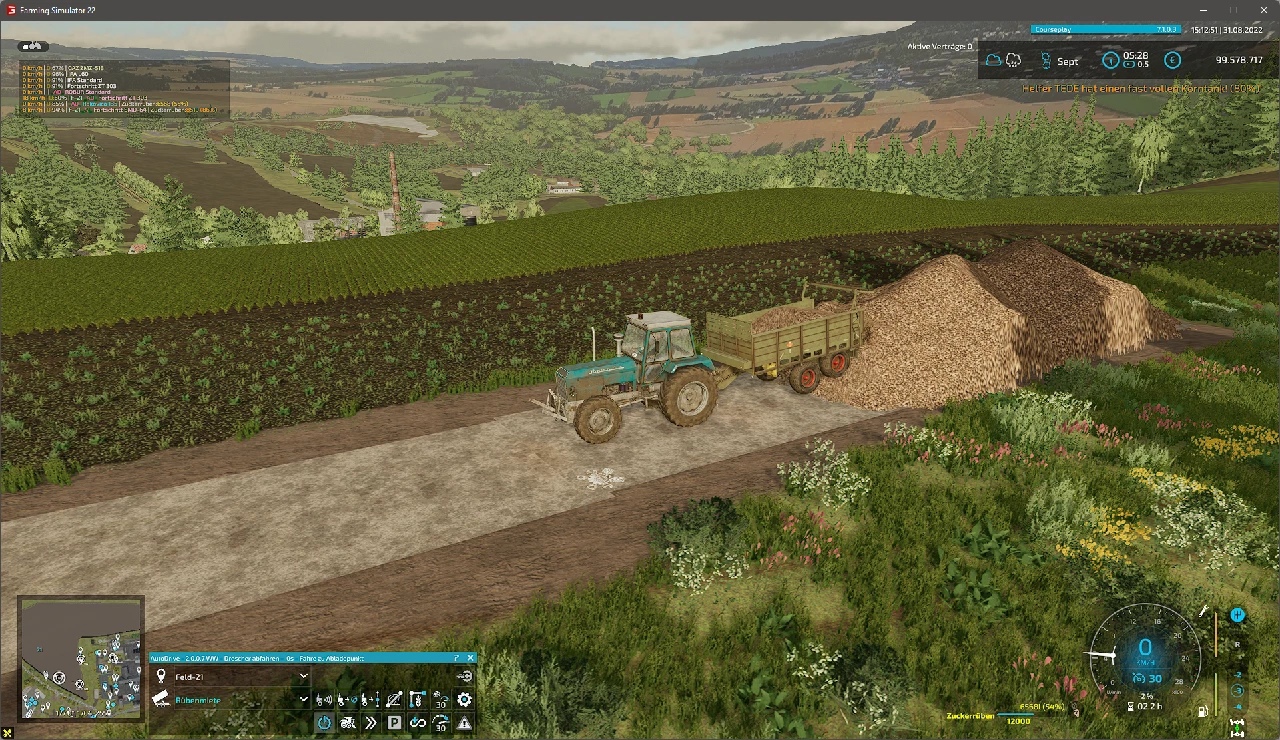Viewport: 1280px width, 740px height.
Task: Click the double-arrow continue button
Action: click(x=371, y=722)
